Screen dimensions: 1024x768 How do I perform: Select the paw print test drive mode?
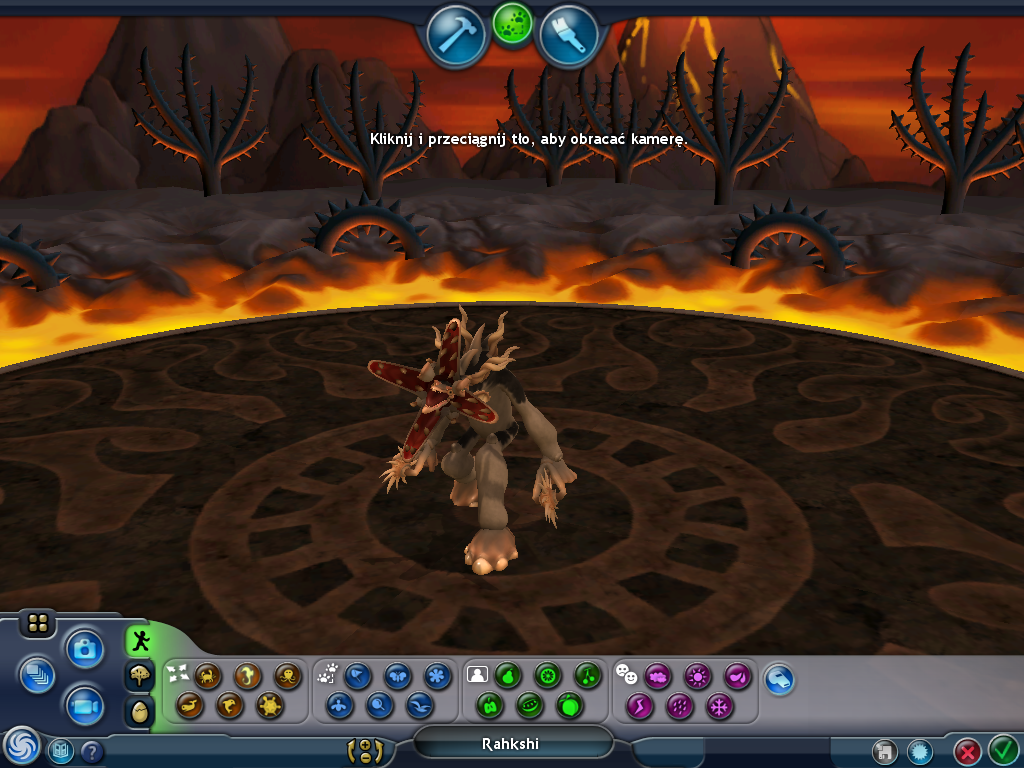pyautogui.click(x=512, y=24)
